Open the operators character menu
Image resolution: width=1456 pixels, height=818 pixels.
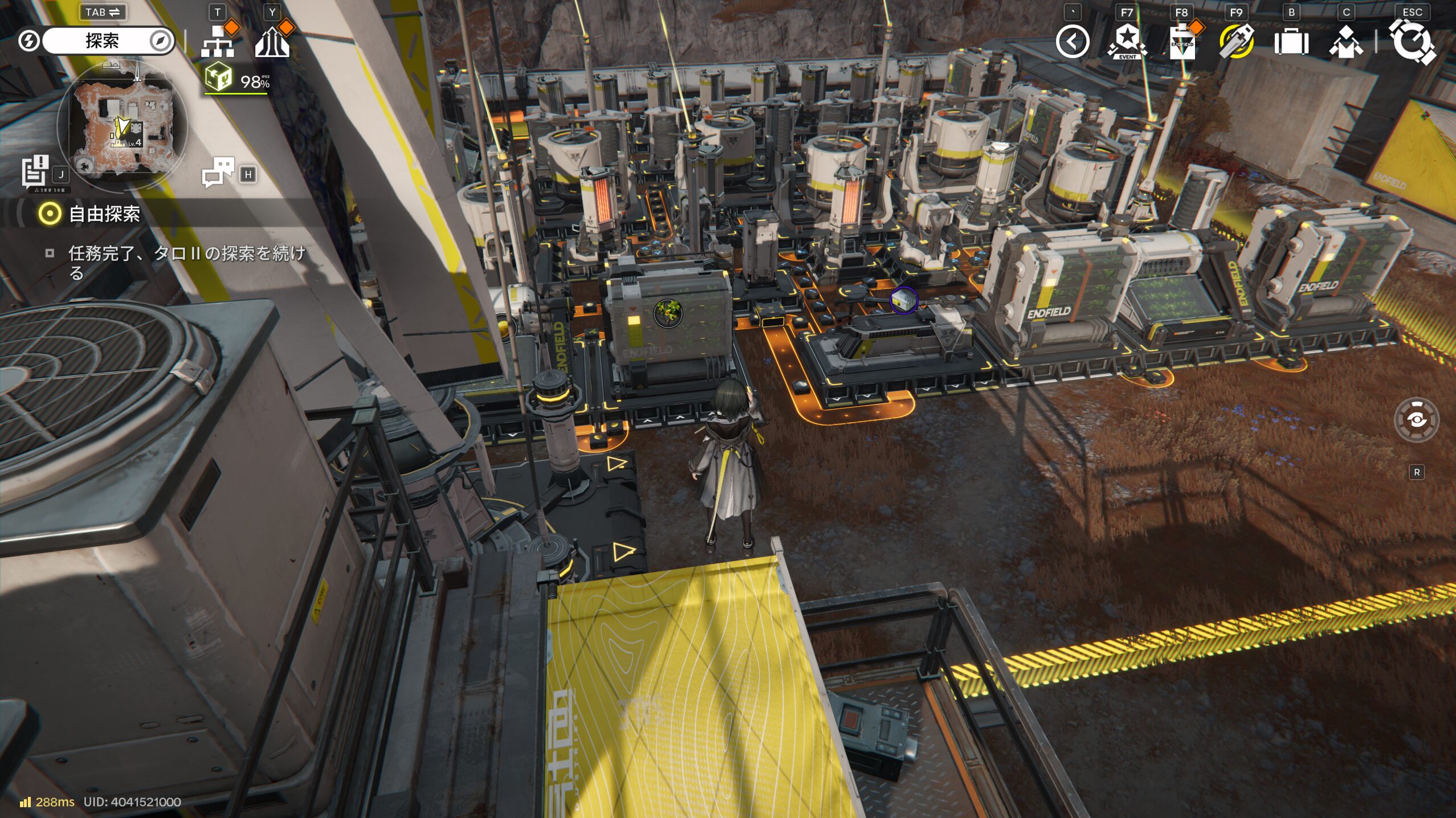pos(1345,42)
